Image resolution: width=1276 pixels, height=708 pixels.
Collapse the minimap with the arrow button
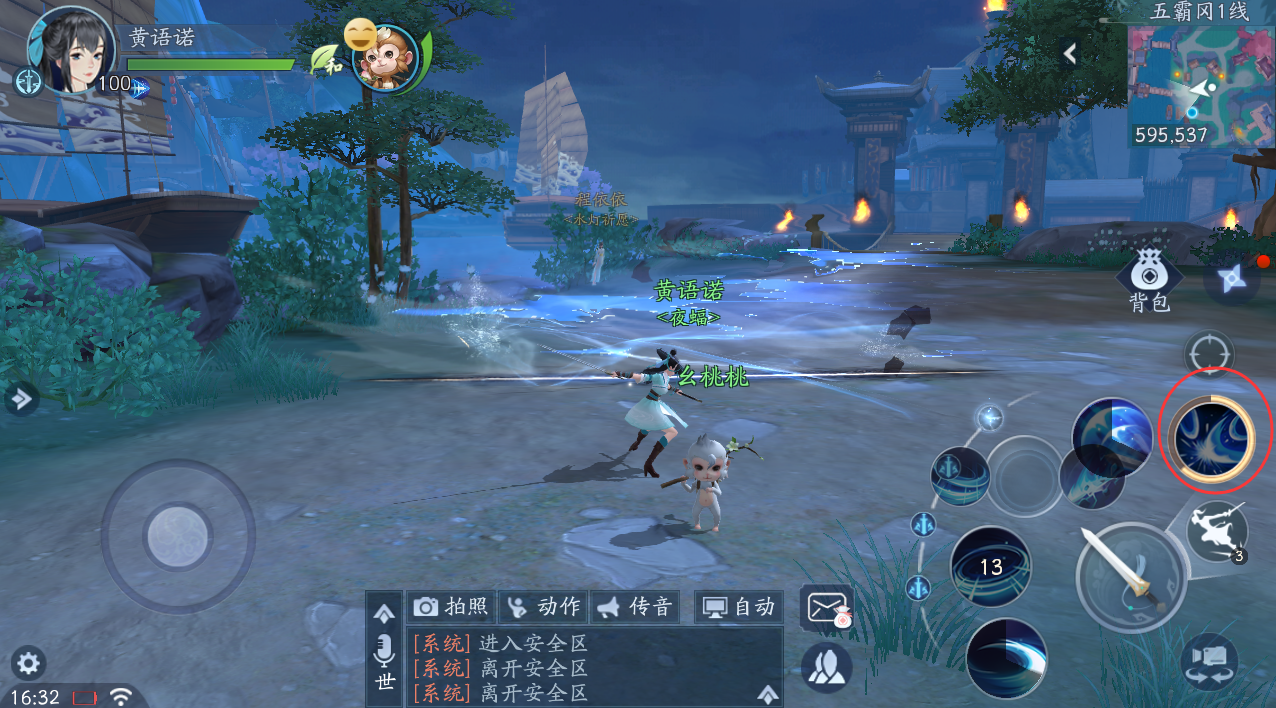tap(1070, 54)
